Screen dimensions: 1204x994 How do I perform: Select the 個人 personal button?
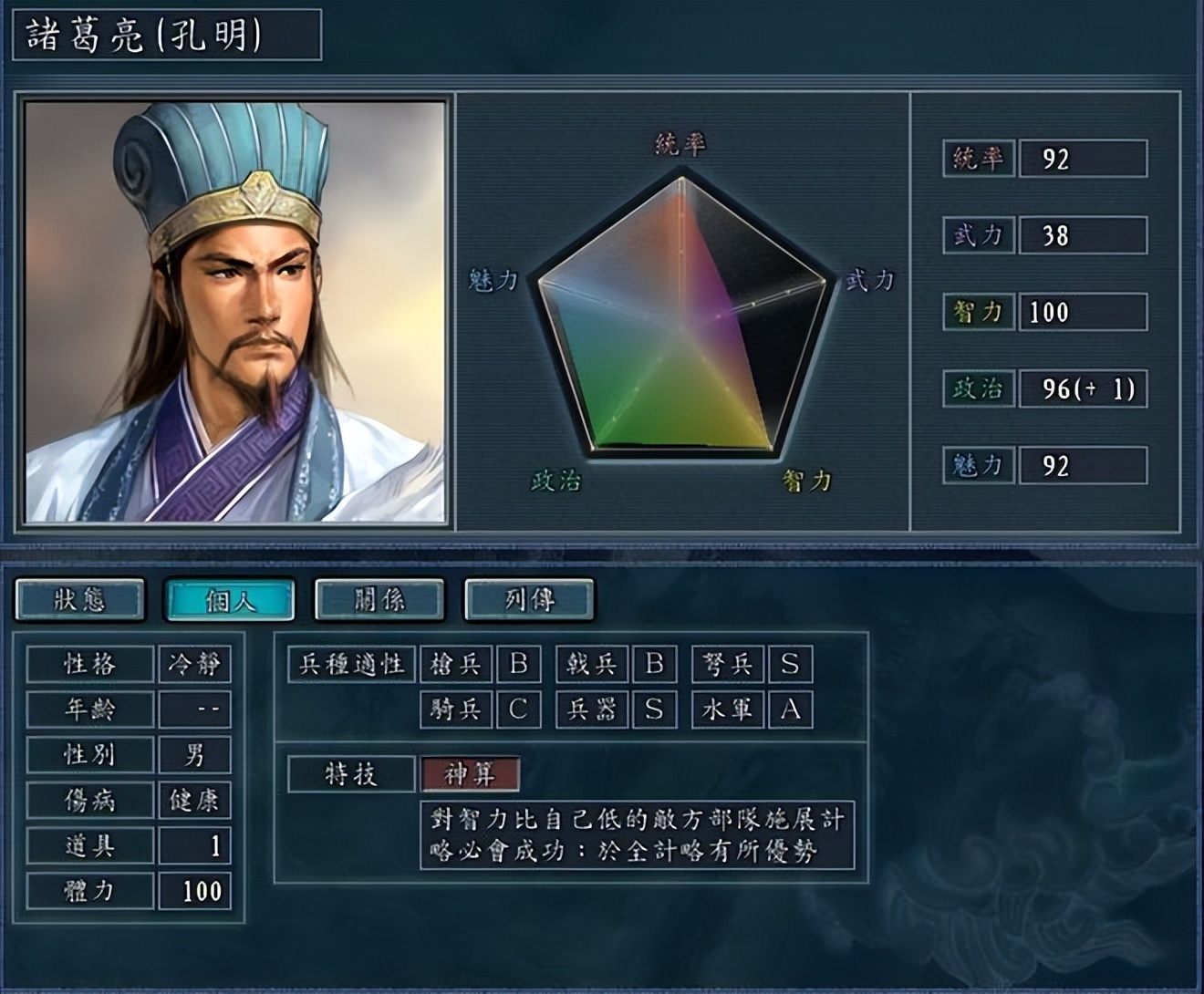pyautogui.click(x=229, y=599)
